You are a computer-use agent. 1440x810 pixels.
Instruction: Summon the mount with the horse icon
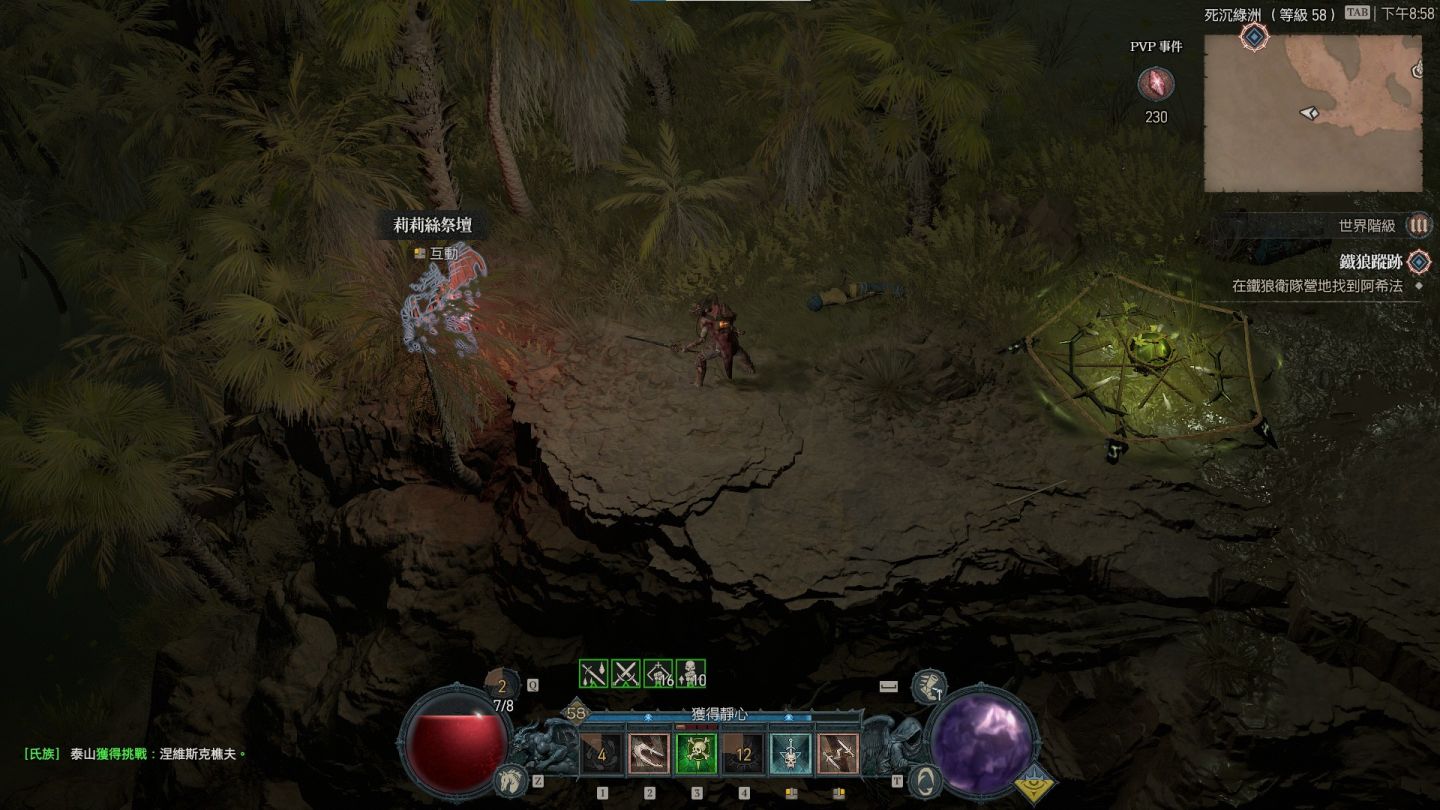coord(509,779)
